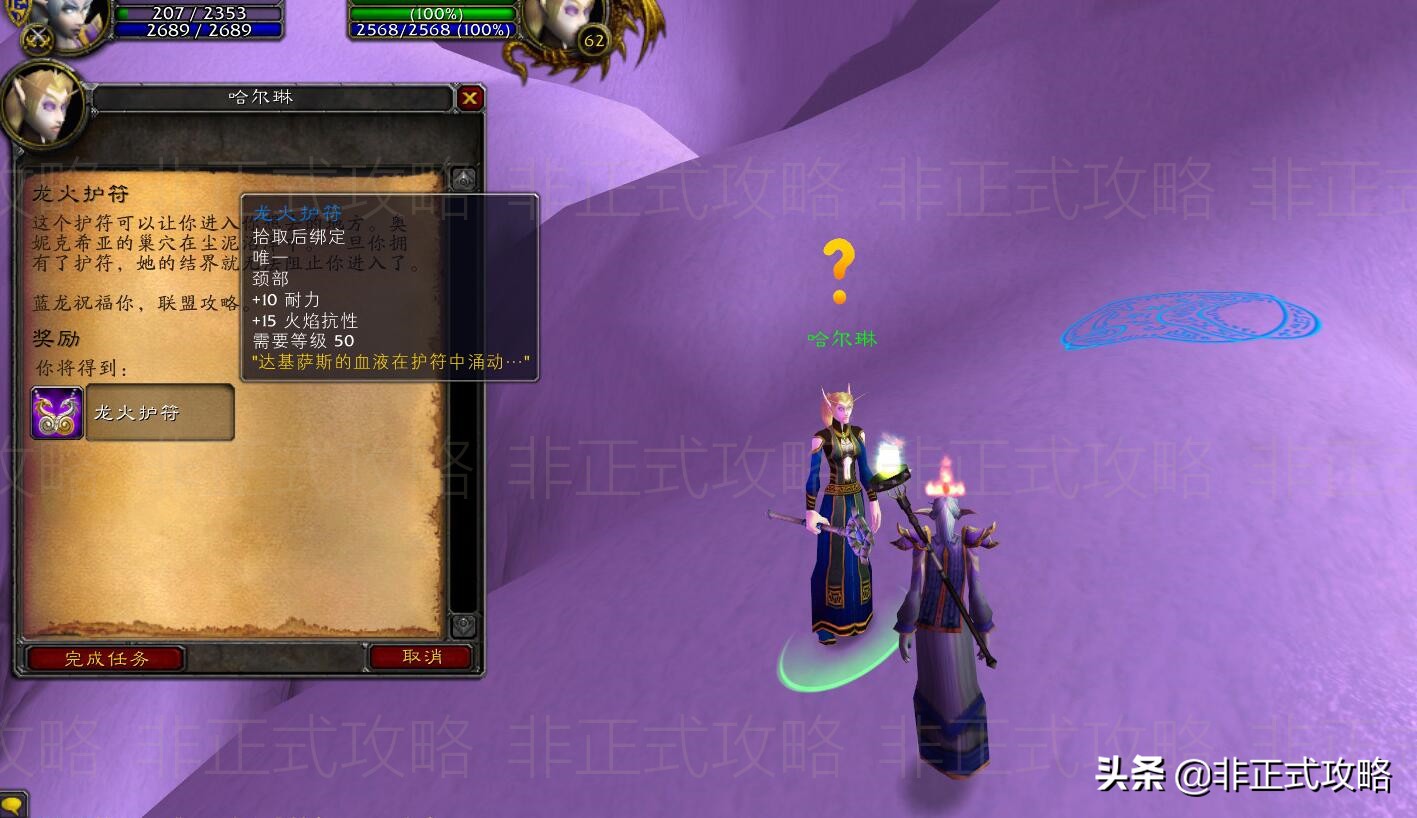Click the yellow question mark above 哈尔琳
The image size is (1417, 818).
click(x=841, y=270)
